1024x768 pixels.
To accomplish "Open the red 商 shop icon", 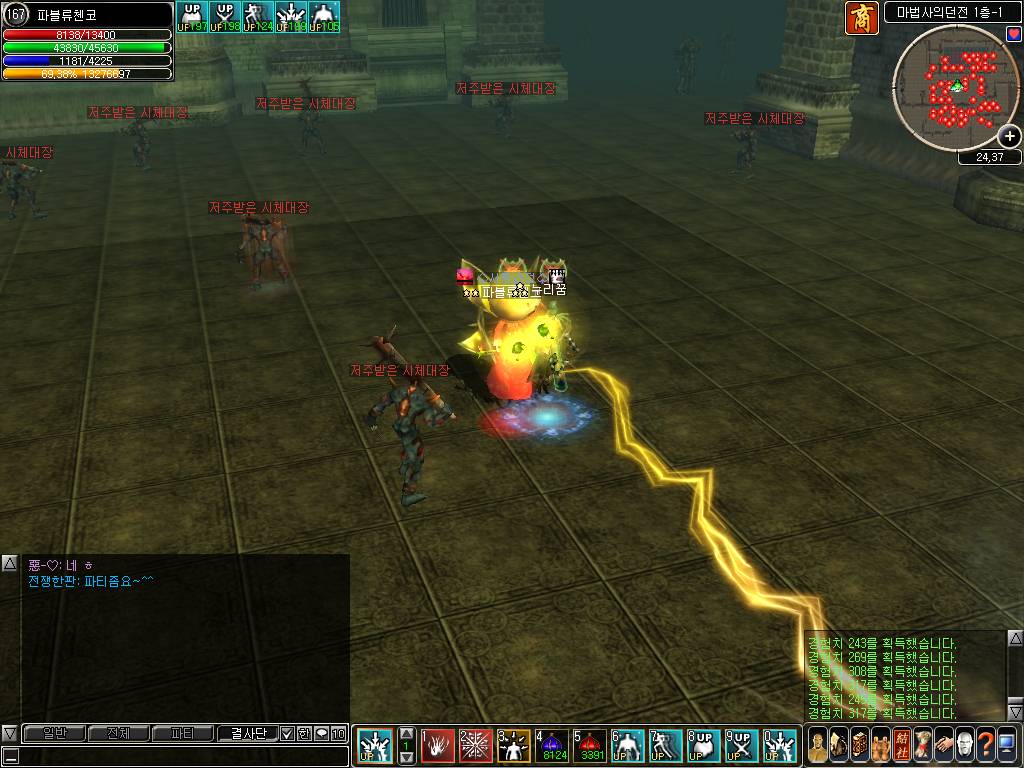I will [861, 18].
